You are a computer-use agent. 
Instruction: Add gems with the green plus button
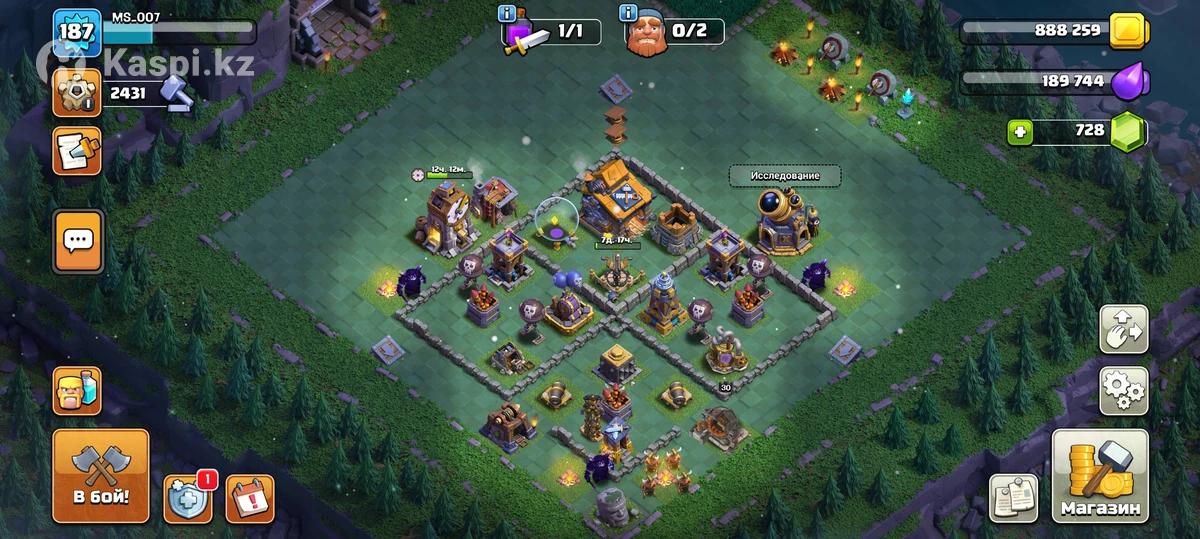(1019, 132)
